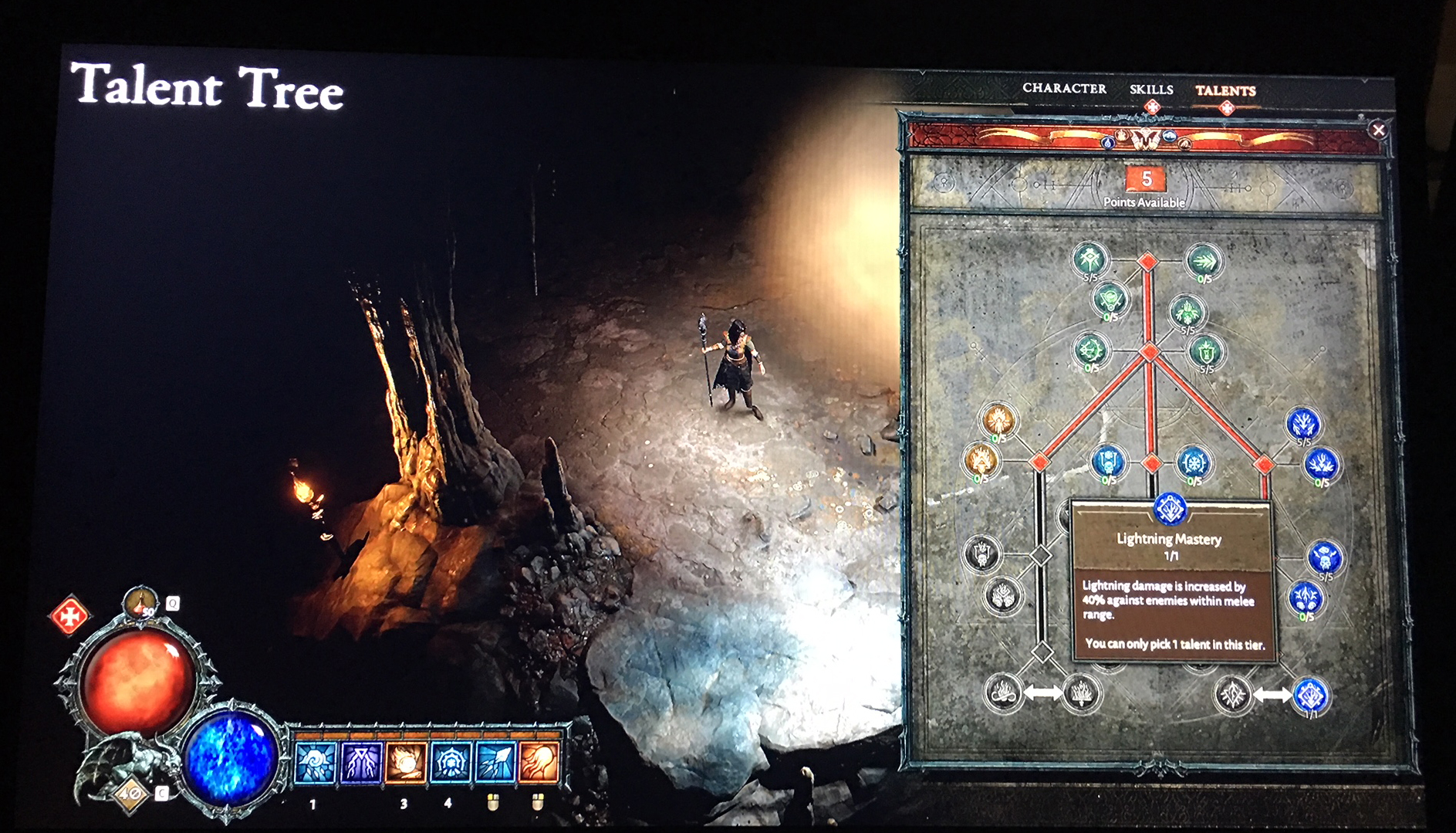The image size is (1456, 833).
Task: Open the level 40 diamond badge
Action: click(130, 793)
